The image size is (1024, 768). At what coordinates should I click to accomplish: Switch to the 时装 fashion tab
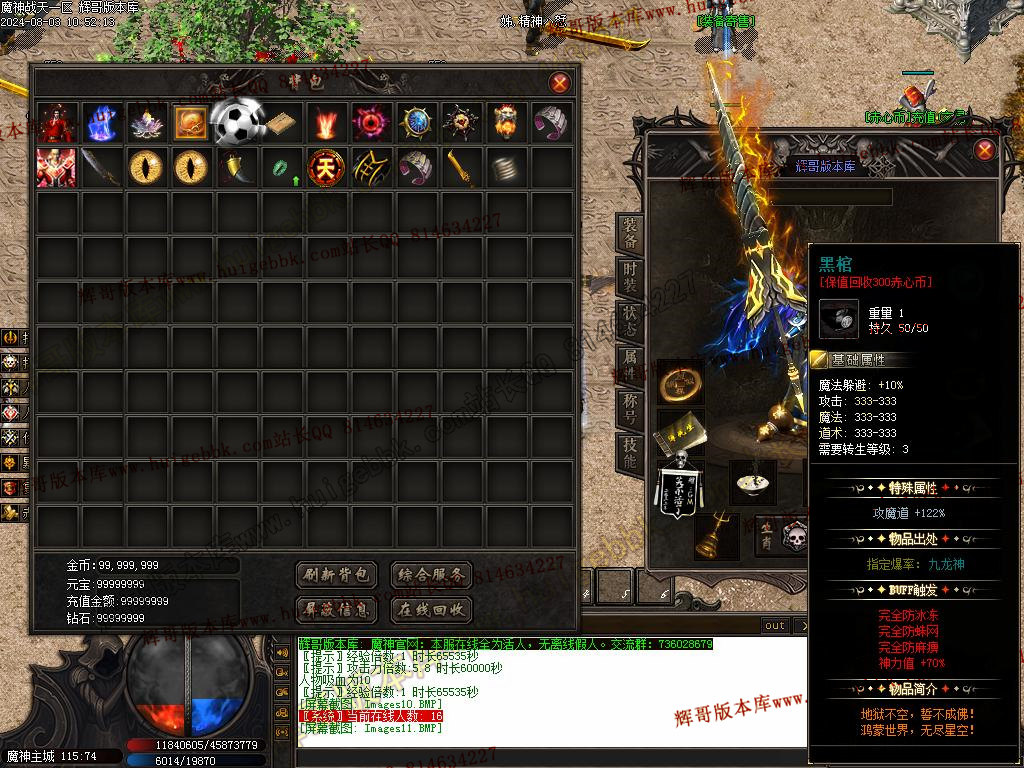[x=630, y=278]
